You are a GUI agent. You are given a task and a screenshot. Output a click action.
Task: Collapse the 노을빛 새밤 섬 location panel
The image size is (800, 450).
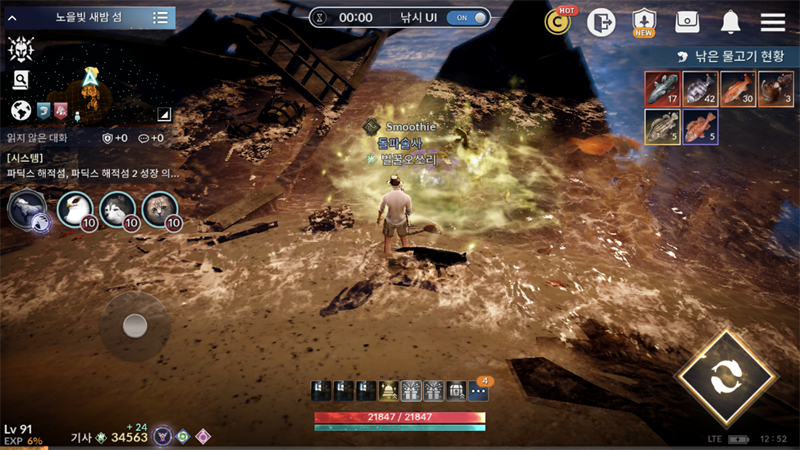click(x=13, y=18)
